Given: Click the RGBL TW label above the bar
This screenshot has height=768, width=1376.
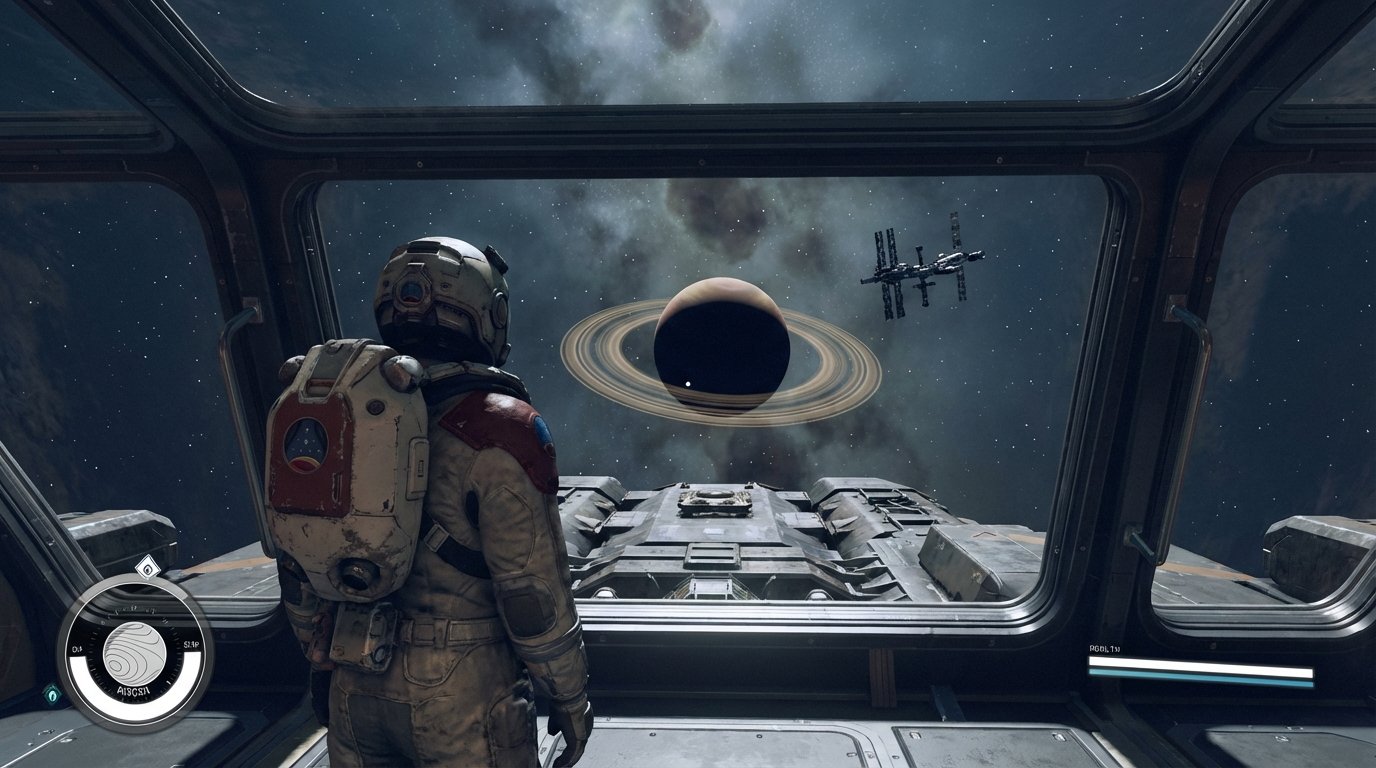Looking at the screenshot, I should point(1104,648).
